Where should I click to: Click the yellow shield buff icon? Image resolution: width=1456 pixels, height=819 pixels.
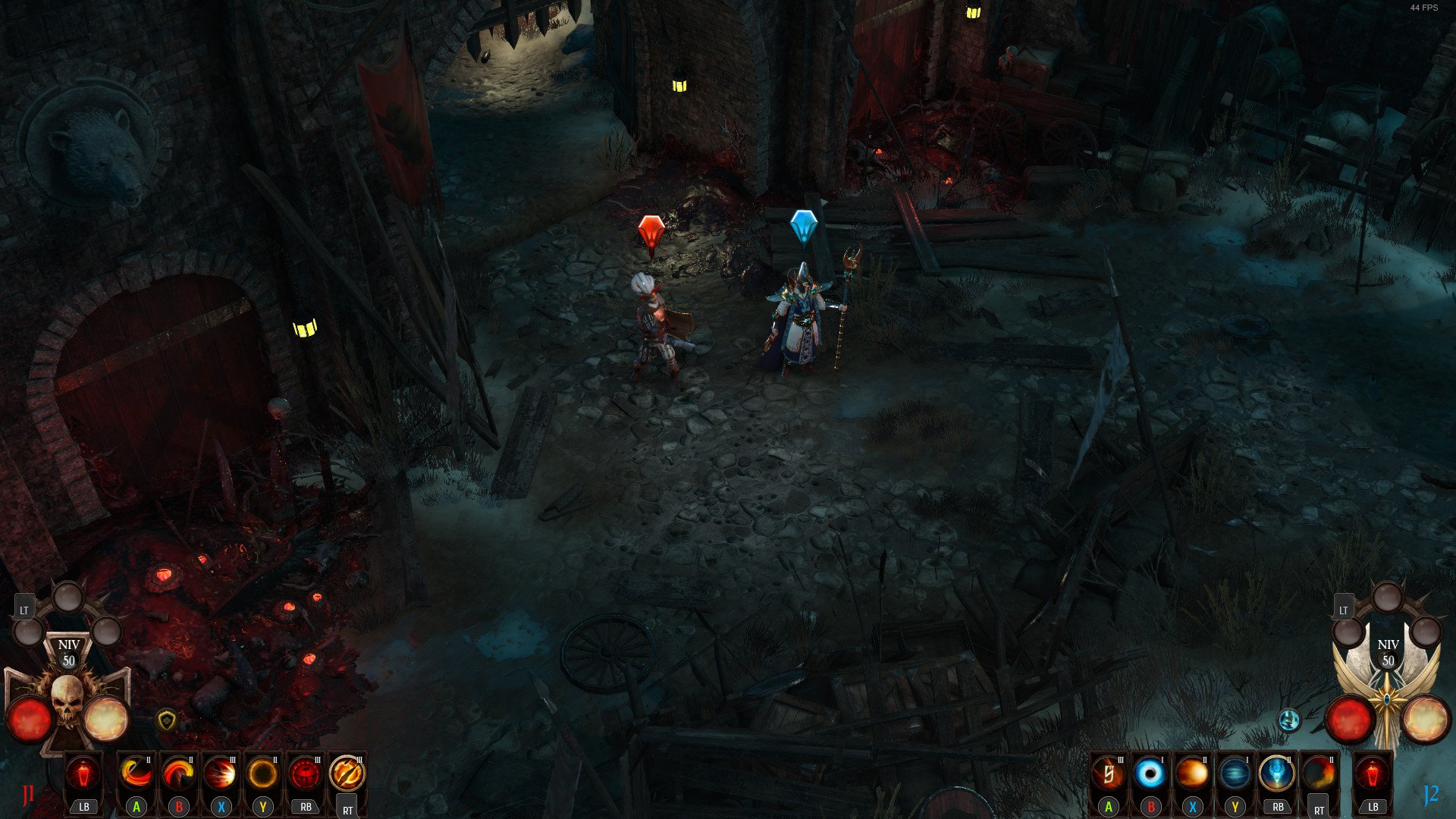point(166,720)
